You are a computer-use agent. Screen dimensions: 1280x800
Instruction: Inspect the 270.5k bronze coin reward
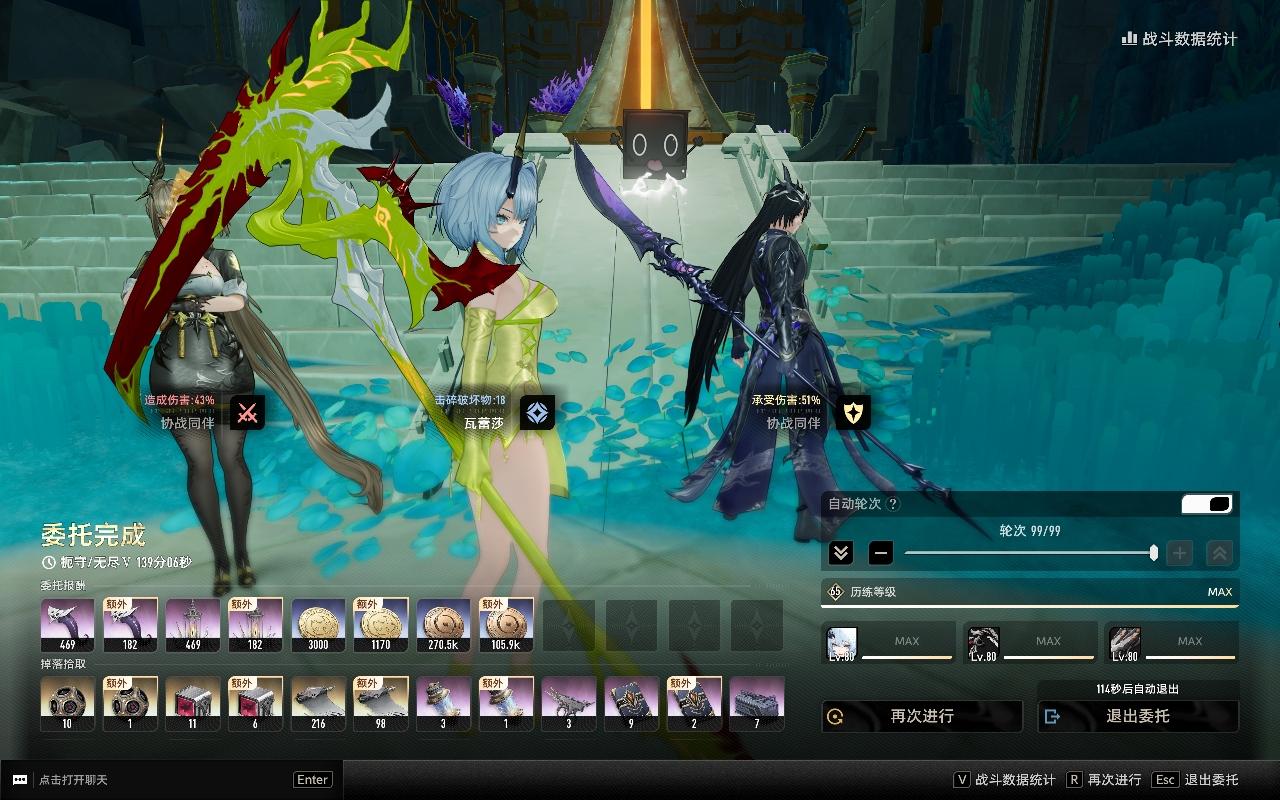click(443, 626)
